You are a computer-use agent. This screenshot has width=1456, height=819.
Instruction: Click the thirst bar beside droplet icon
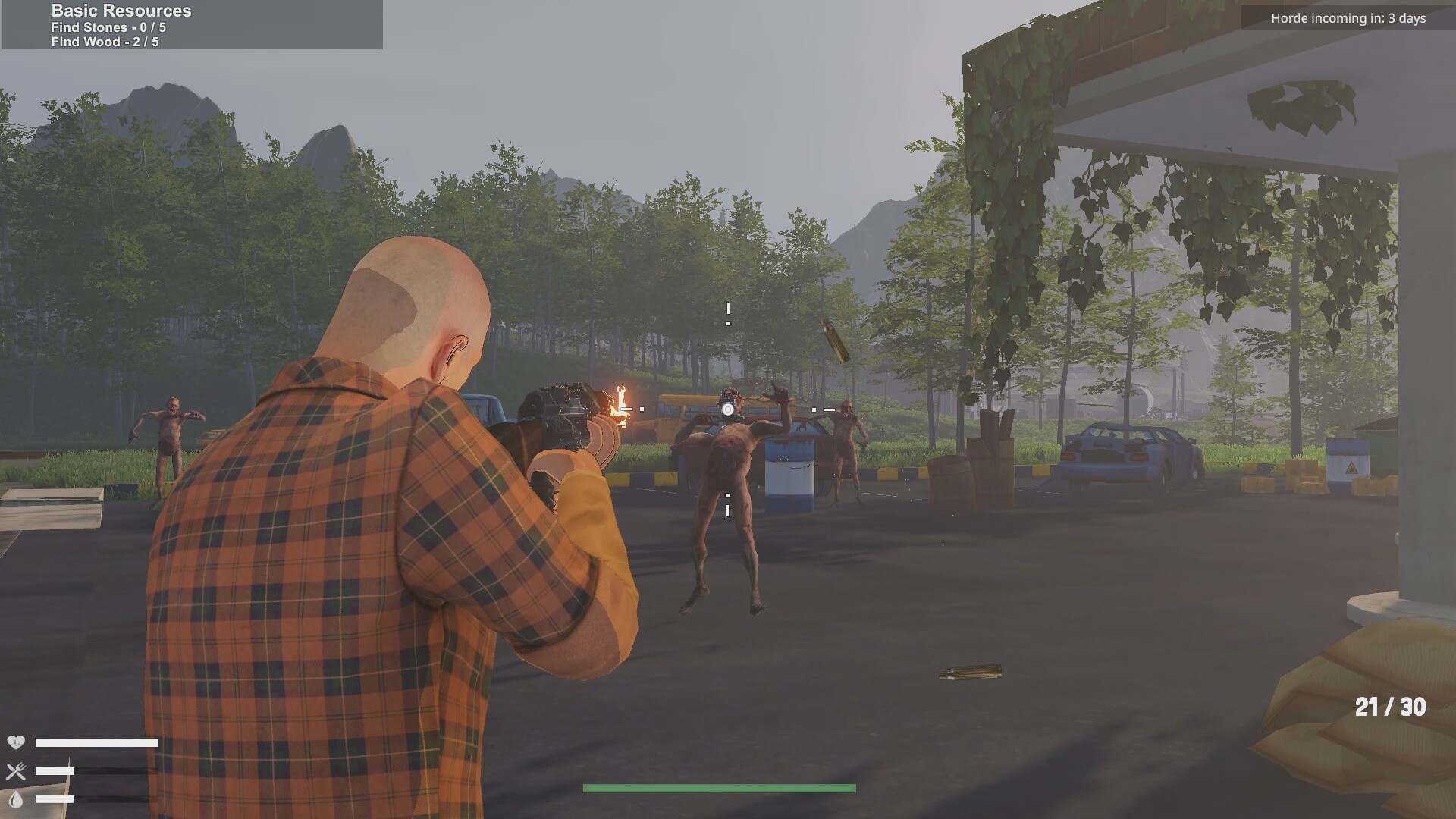[53, 800]
